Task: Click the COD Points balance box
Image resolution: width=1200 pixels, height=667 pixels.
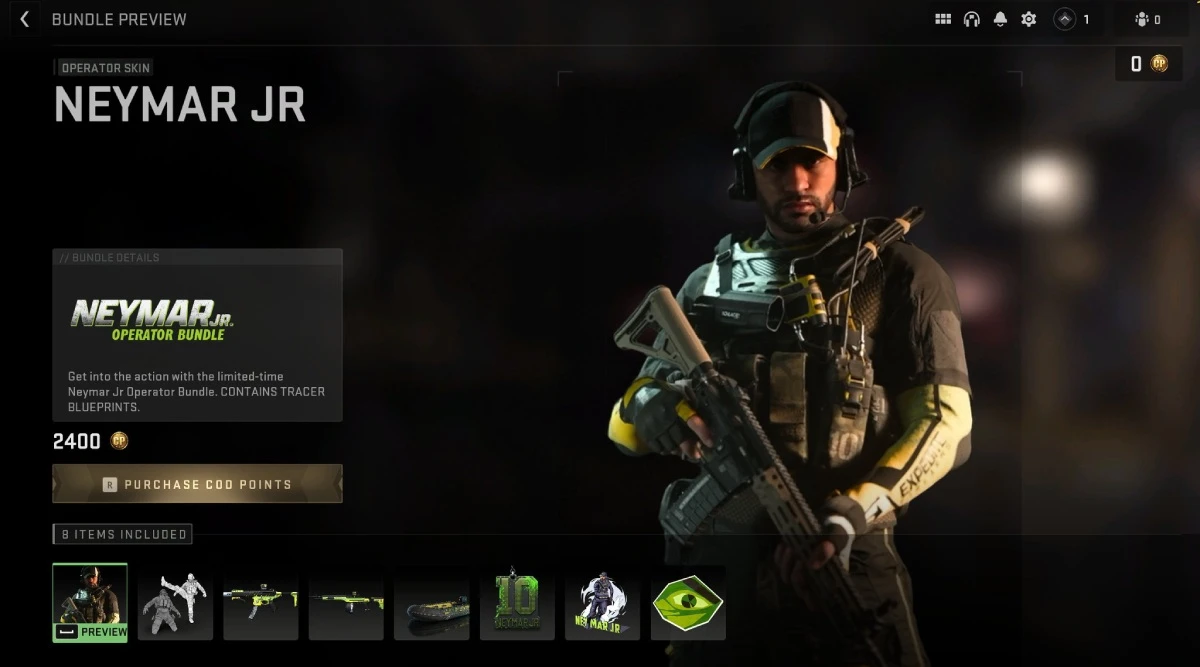Action: [1148, 64]
